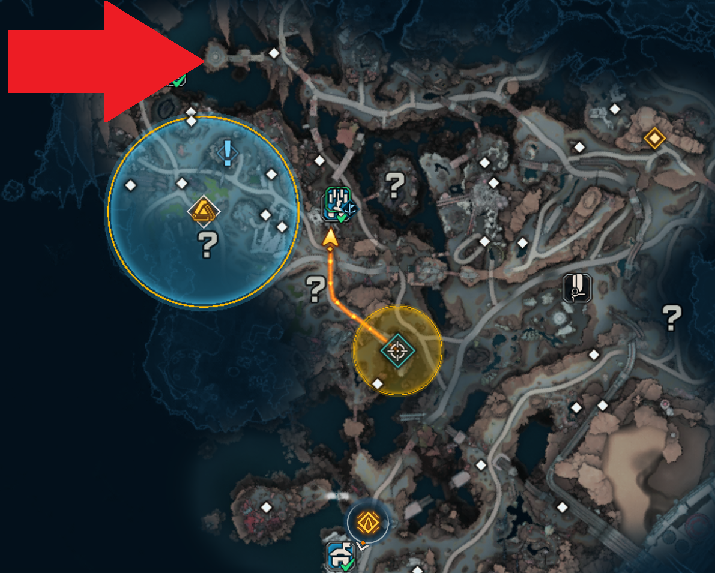Select the blue exclamation mark quest marker
The height and width of the screenshot is (573, 715).
click(x=228, y=153)
